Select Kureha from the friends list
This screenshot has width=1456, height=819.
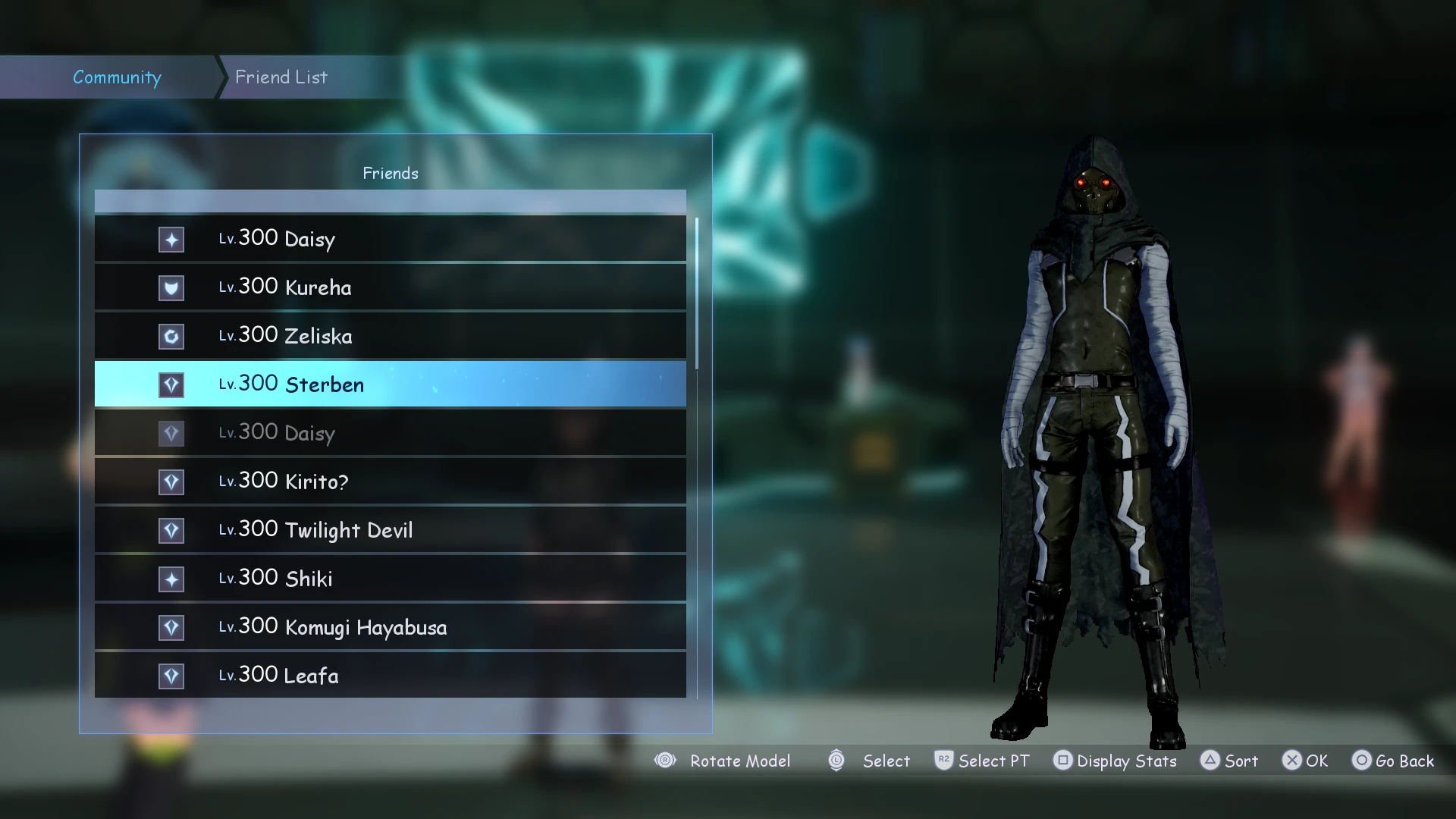[390, 287]
